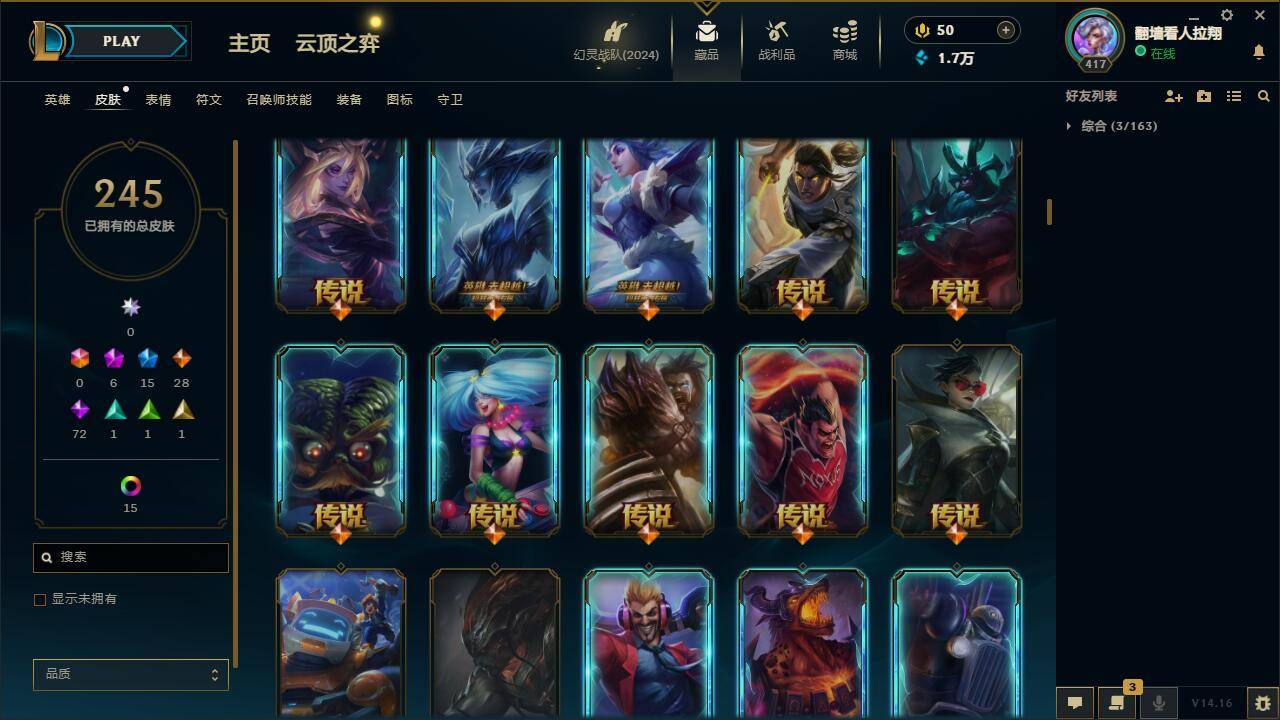Switch to the 表情 tab

coord(159,99)
